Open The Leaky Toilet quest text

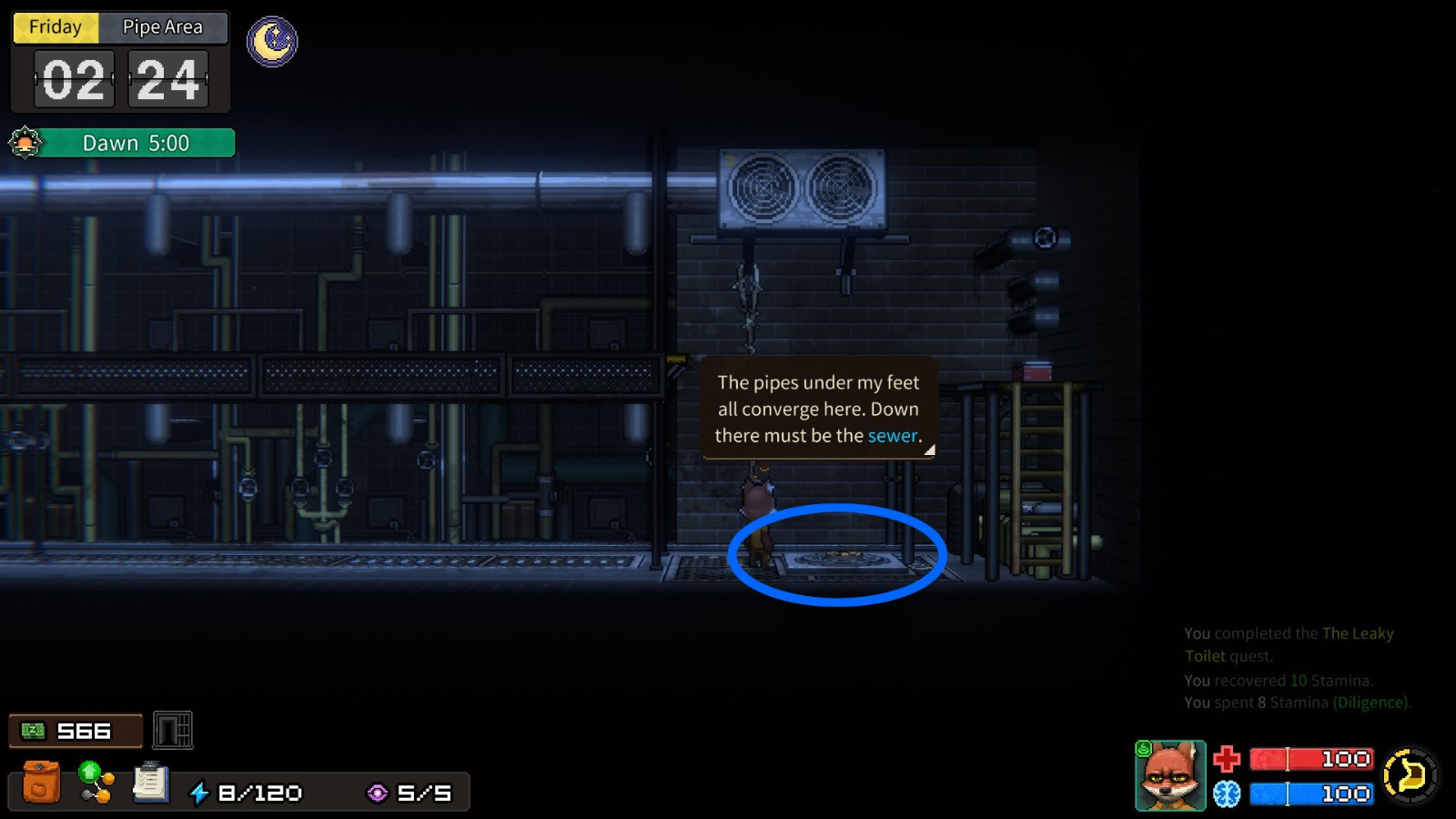pos(1356,633)
